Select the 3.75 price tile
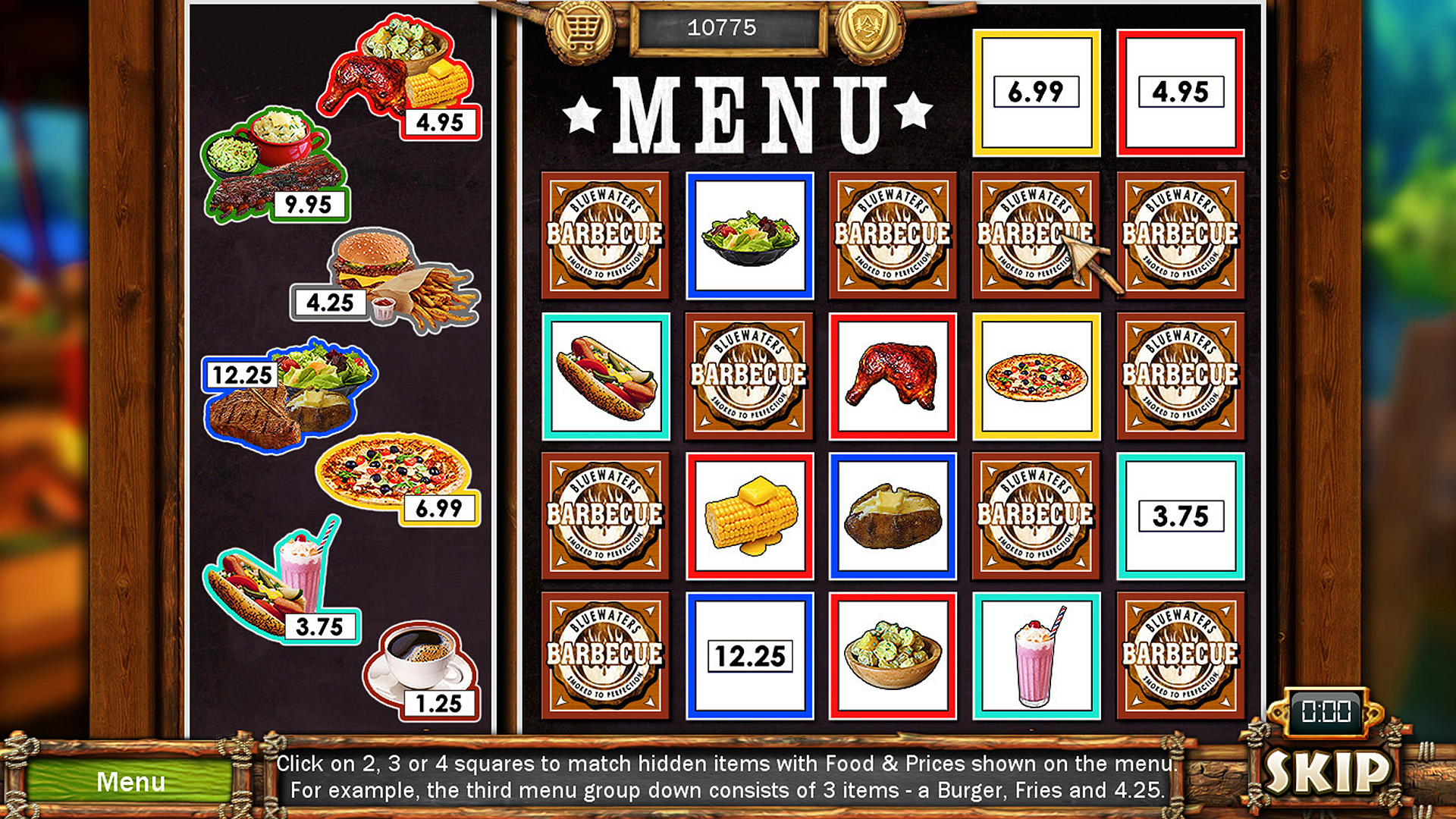1456x819 pixels. (1181, 517)
